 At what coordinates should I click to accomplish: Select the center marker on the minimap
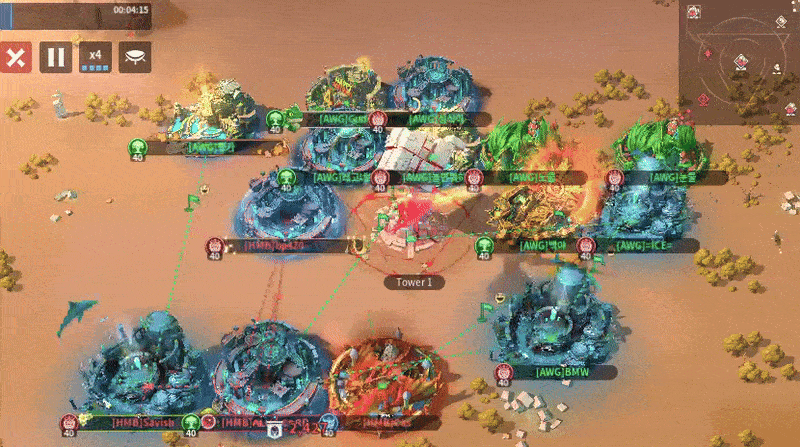[739, 62]
